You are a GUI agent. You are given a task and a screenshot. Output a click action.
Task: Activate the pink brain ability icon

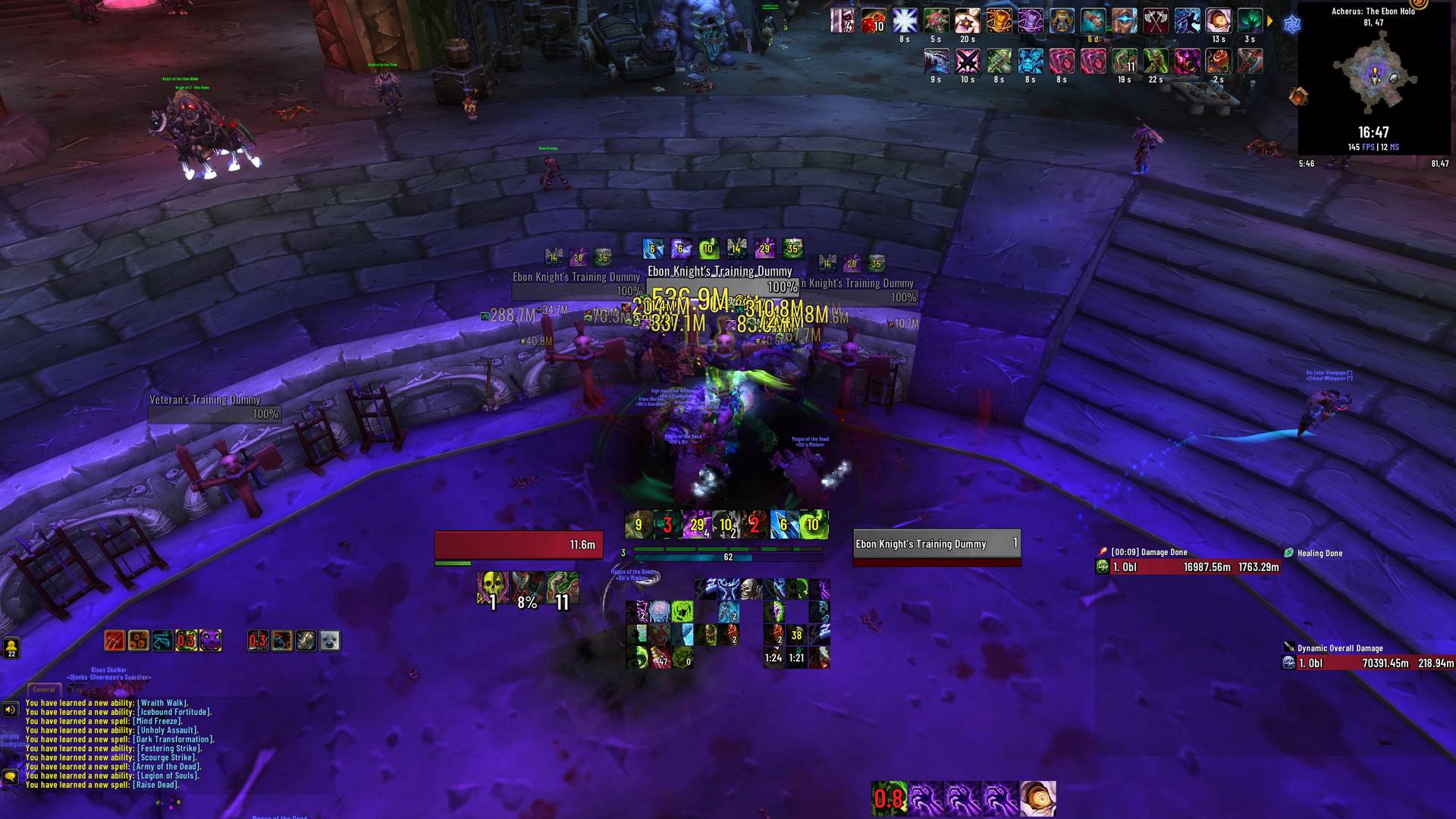click(660, 611)
